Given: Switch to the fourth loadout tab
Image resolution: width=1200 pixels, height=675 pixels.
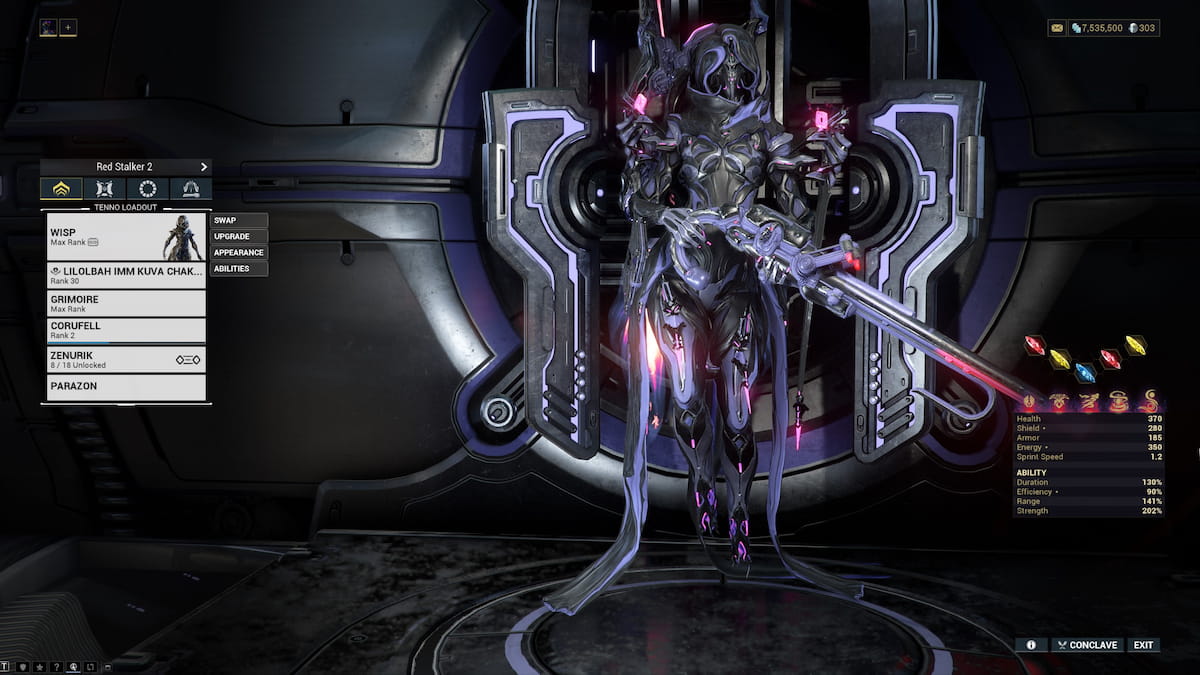Looking at the screenshot, I should click(190, 189).
